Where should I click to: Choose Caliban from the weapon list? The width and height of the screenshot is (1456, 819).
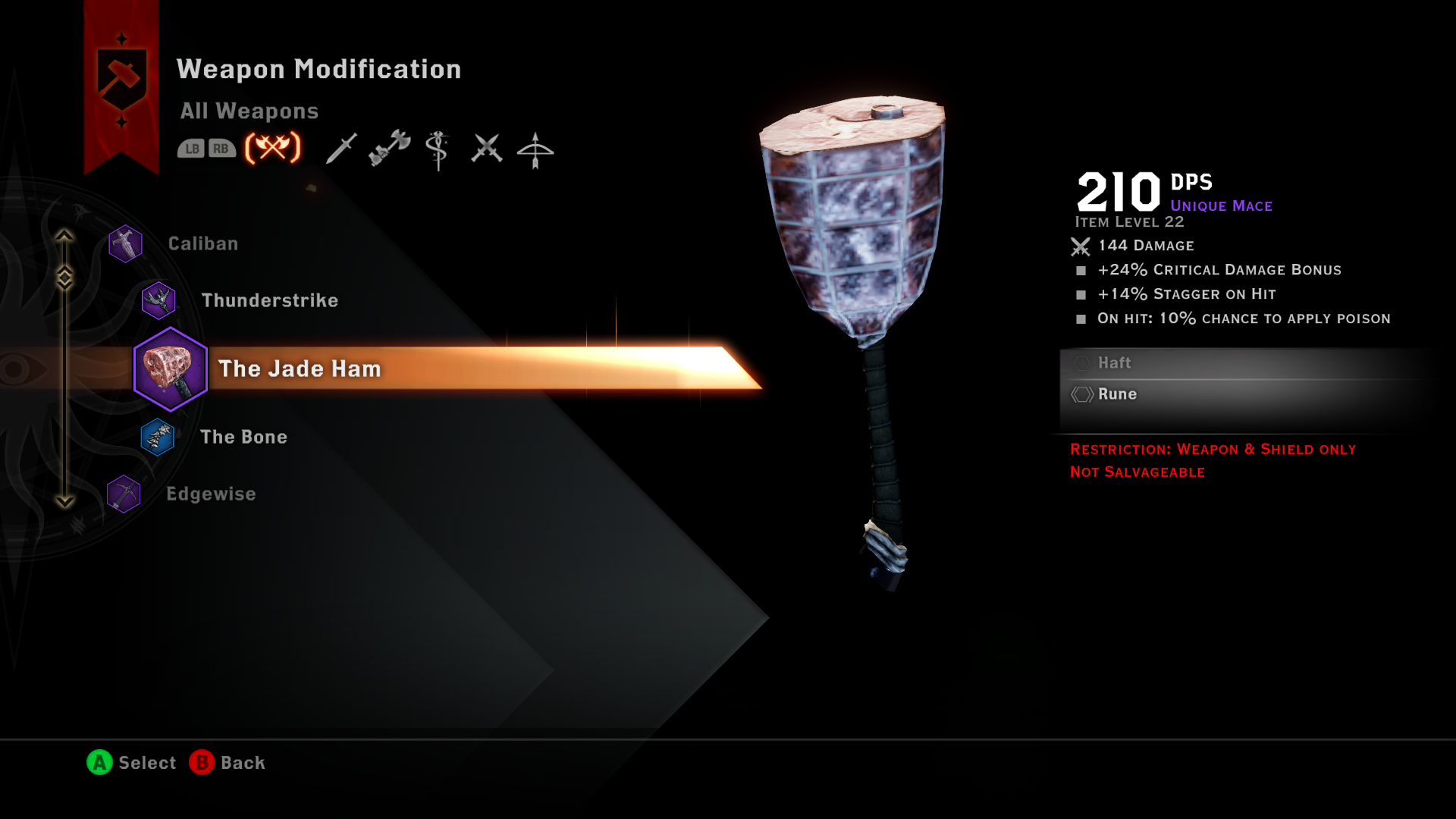point(202,243)
